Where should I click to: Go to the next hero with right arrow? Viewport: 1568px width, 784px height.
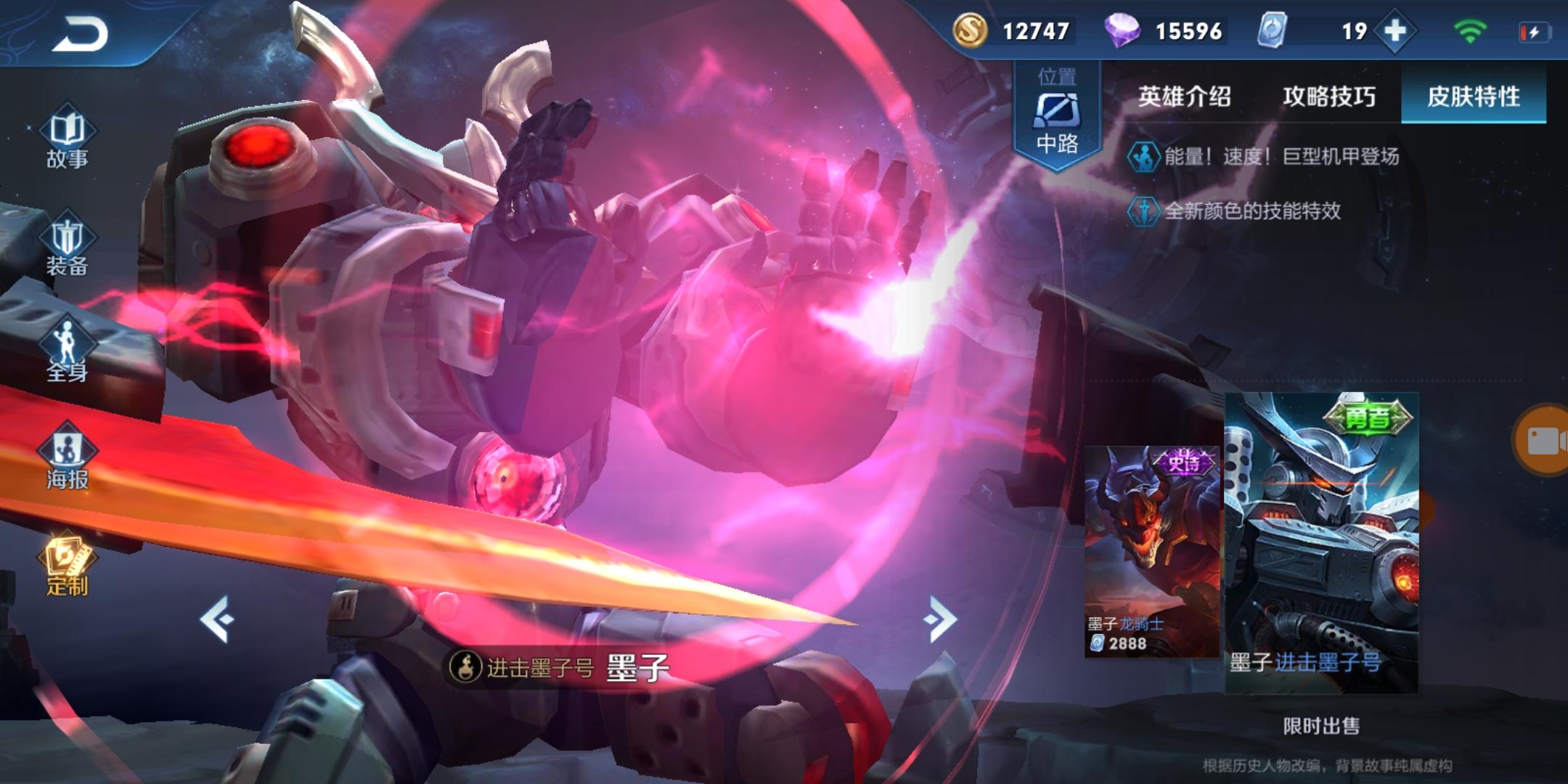(941, 619)
